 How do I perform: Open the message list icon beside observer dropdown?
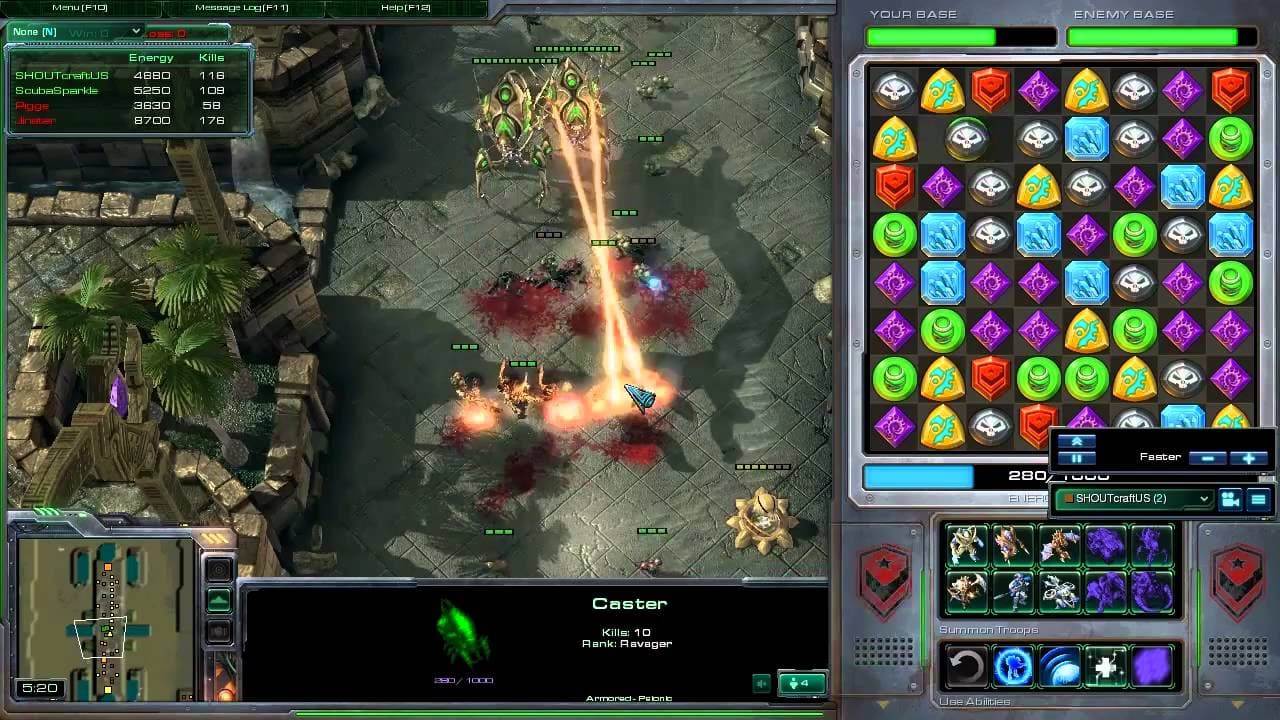click(1260, 500)
